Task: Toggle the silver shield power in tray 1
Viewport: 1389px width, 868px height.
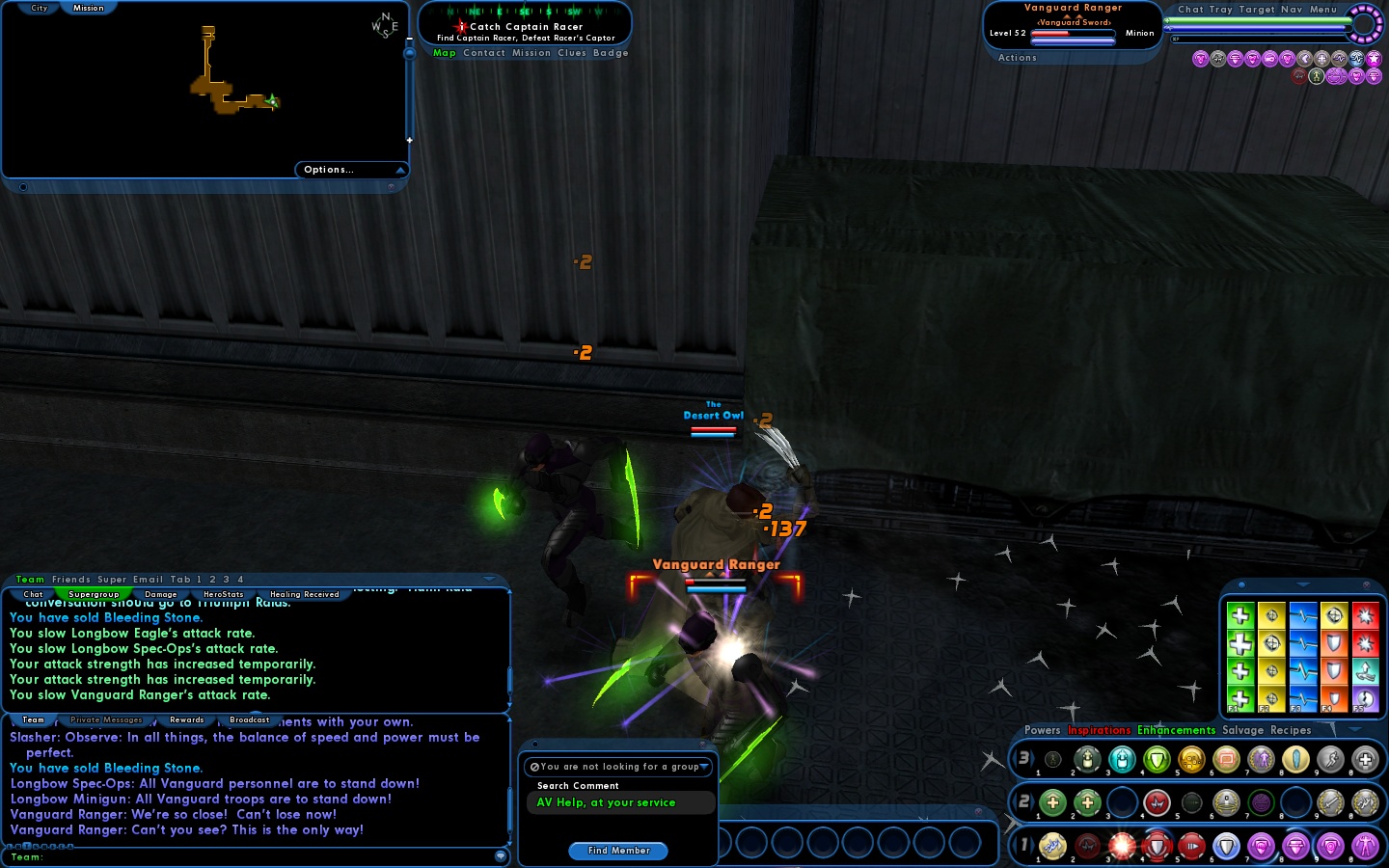Action: pos(1227,846)
